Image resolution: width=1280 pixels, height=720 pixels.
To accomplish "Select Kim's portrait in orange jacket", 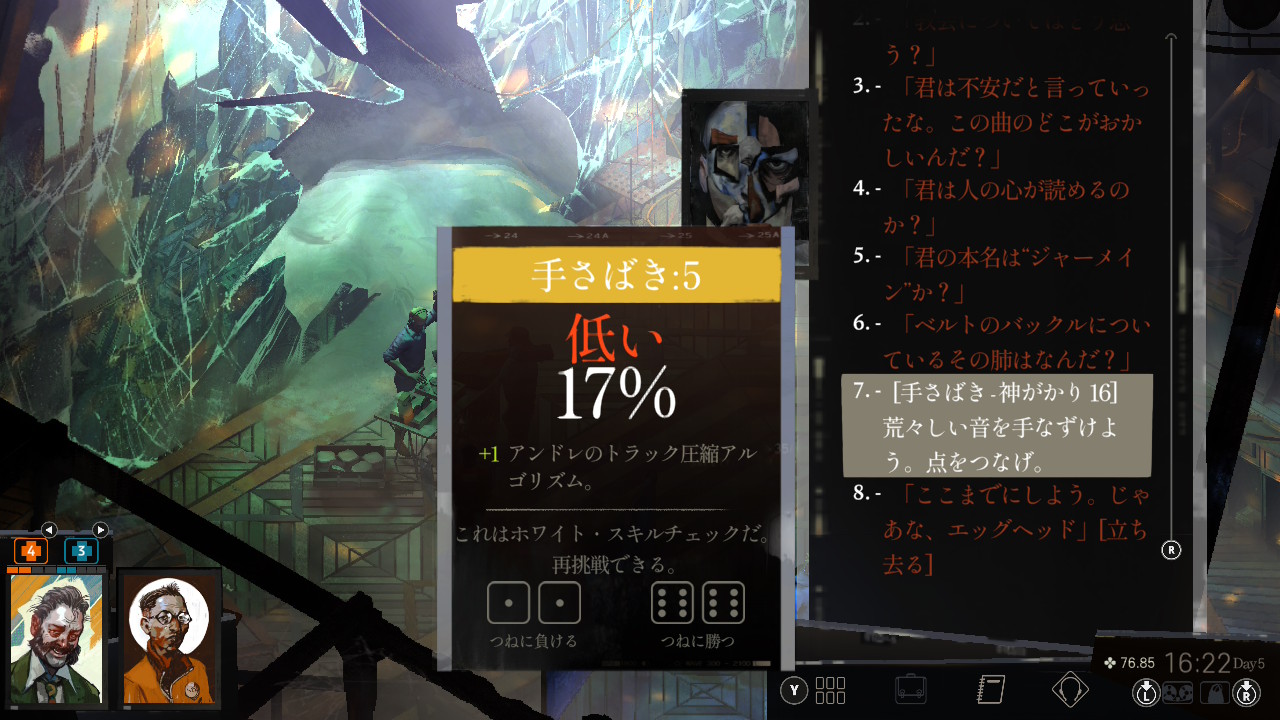I will [x=168, y=638].
